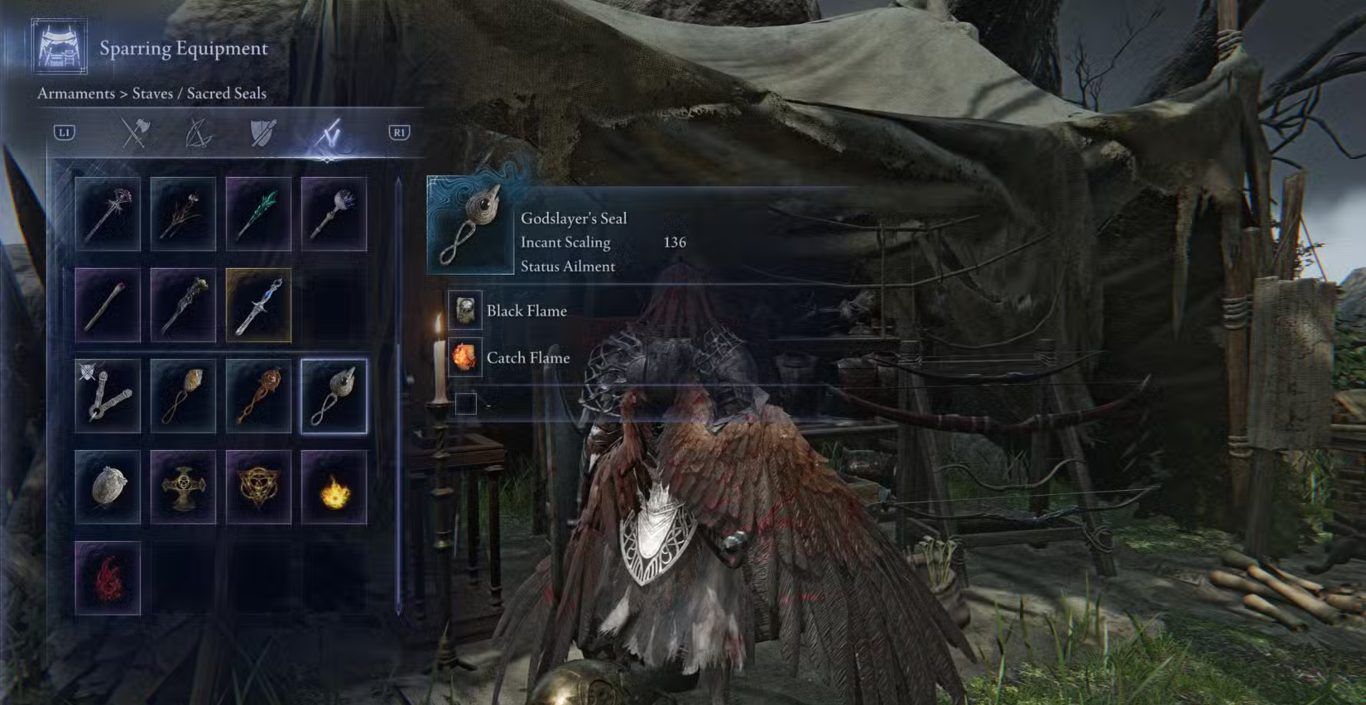
Task: Pick the red dragon-shaped seal
Action: (108, 578)
